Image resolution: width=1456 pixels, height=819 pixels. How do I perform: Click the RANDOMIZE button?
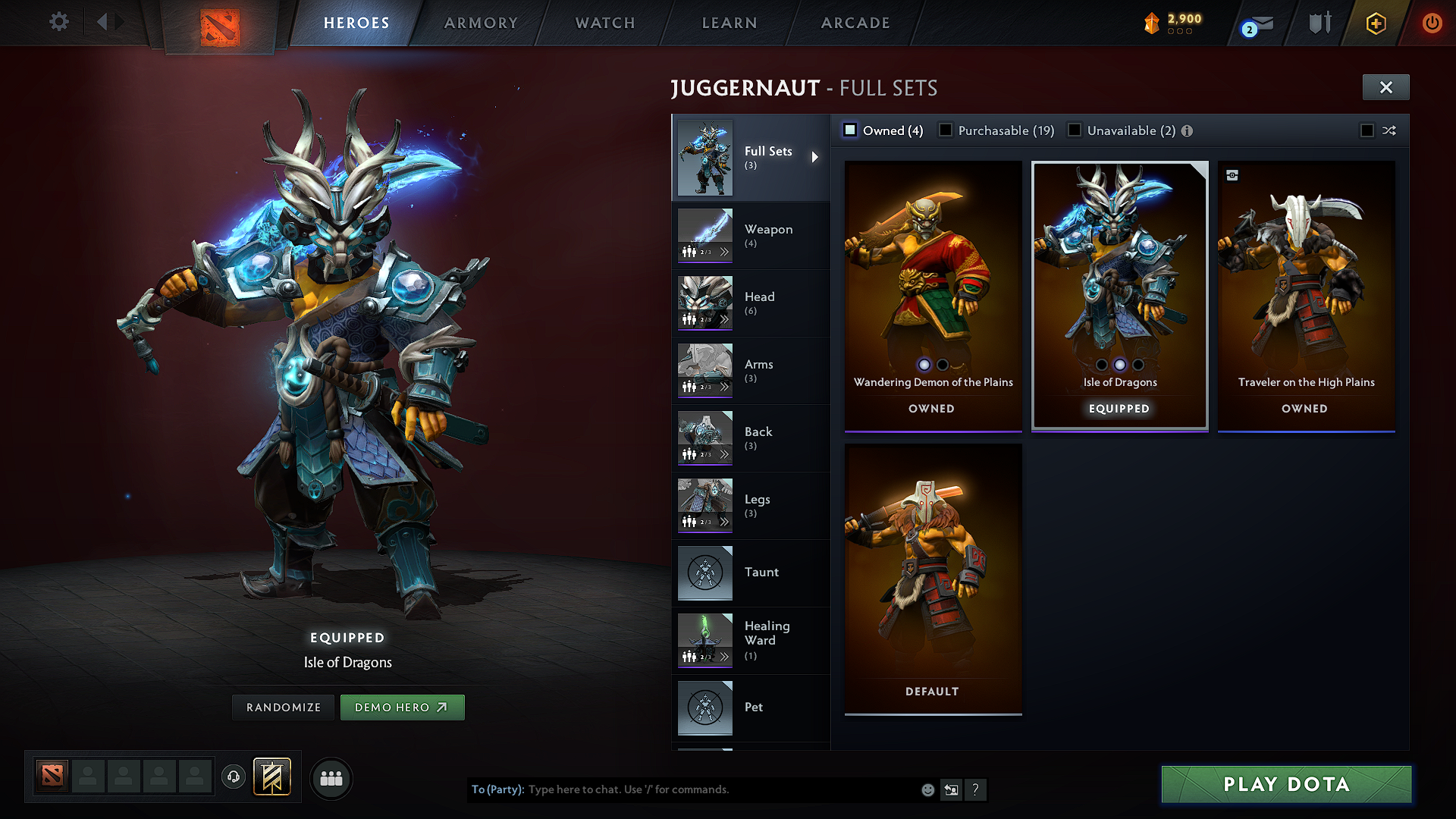[283, 707]
